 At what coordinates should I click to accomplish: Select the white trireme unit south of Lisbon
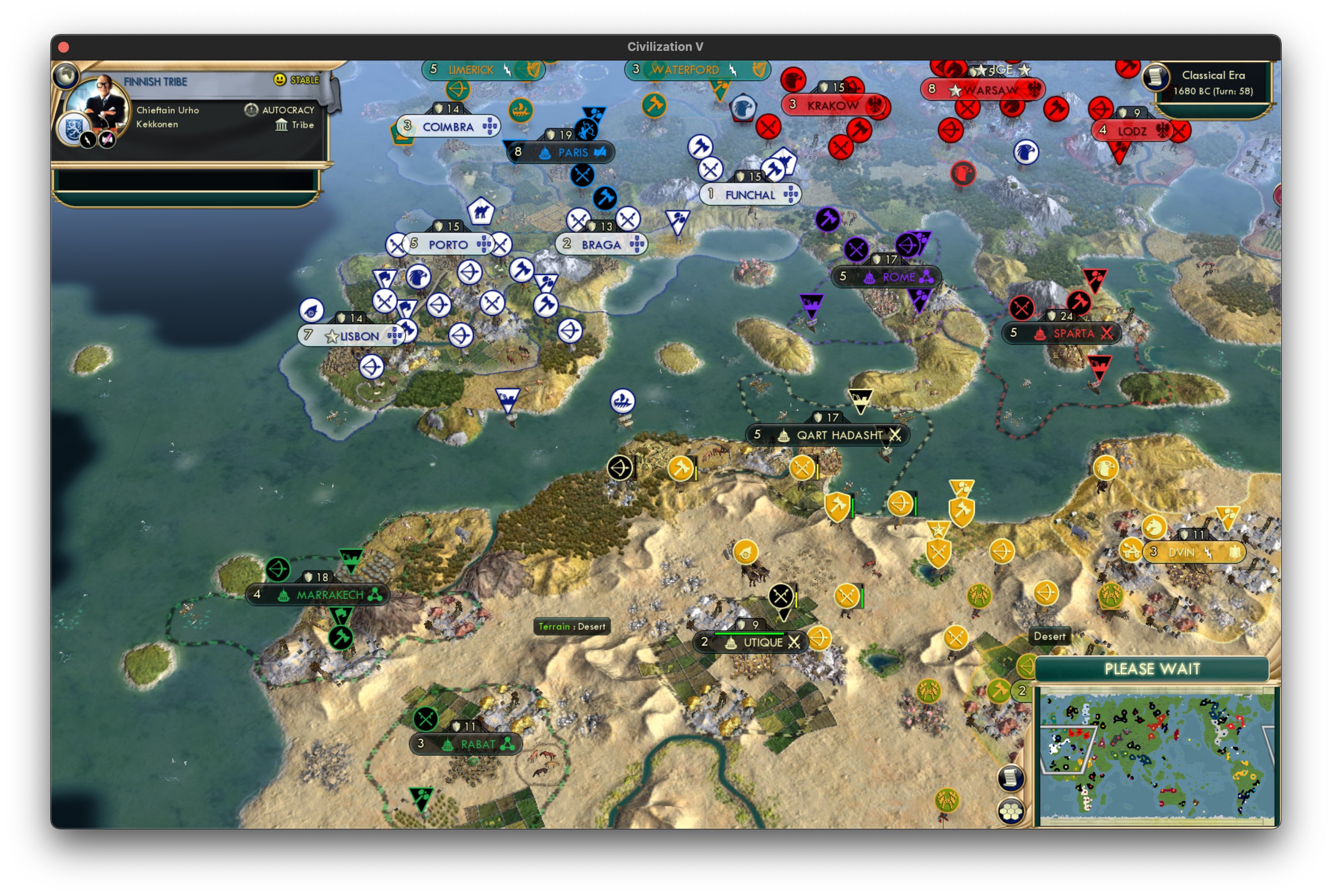(x=623, y=402)
